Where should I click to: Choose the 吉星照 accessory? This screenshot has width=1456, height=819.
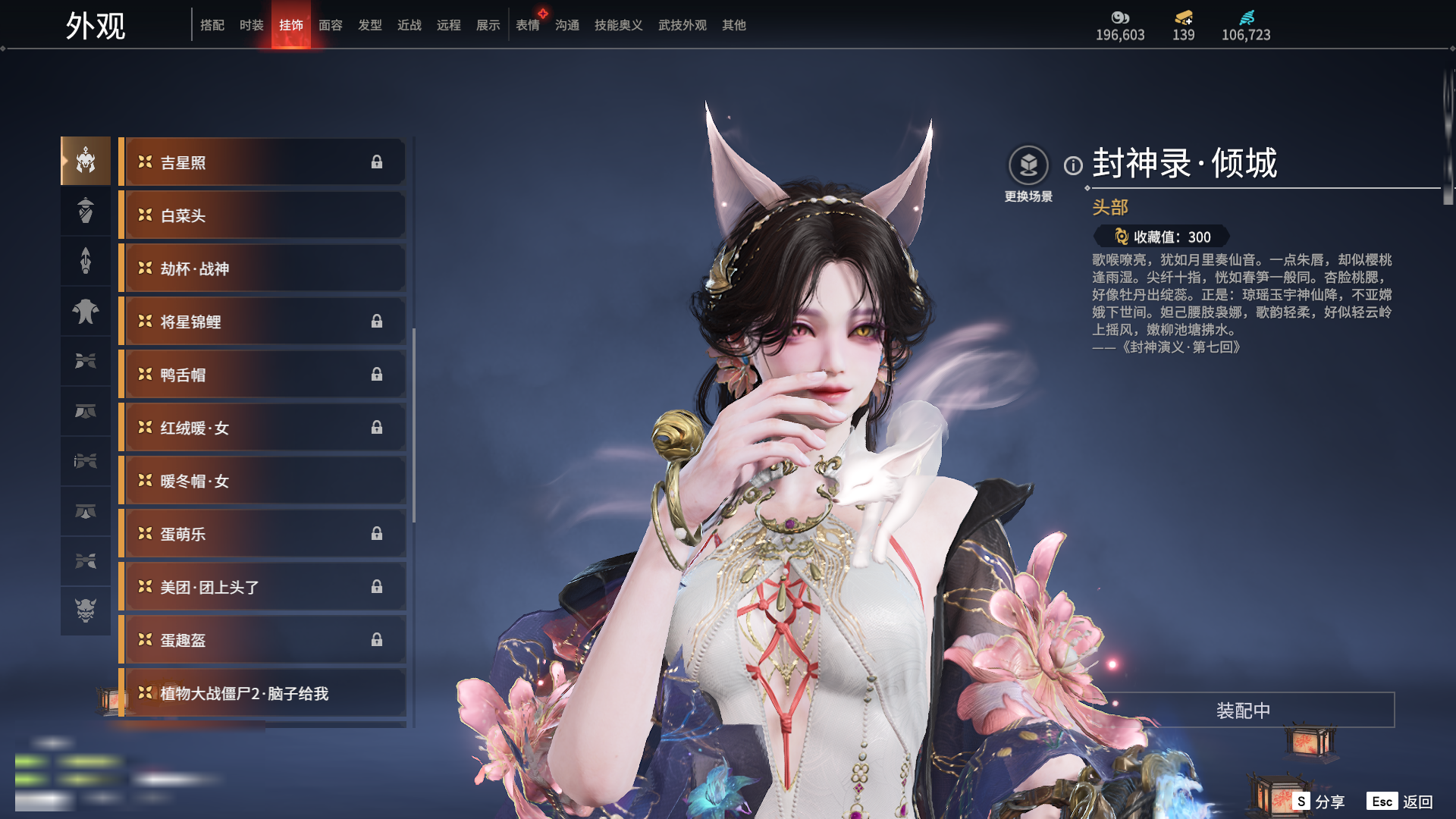262,162
